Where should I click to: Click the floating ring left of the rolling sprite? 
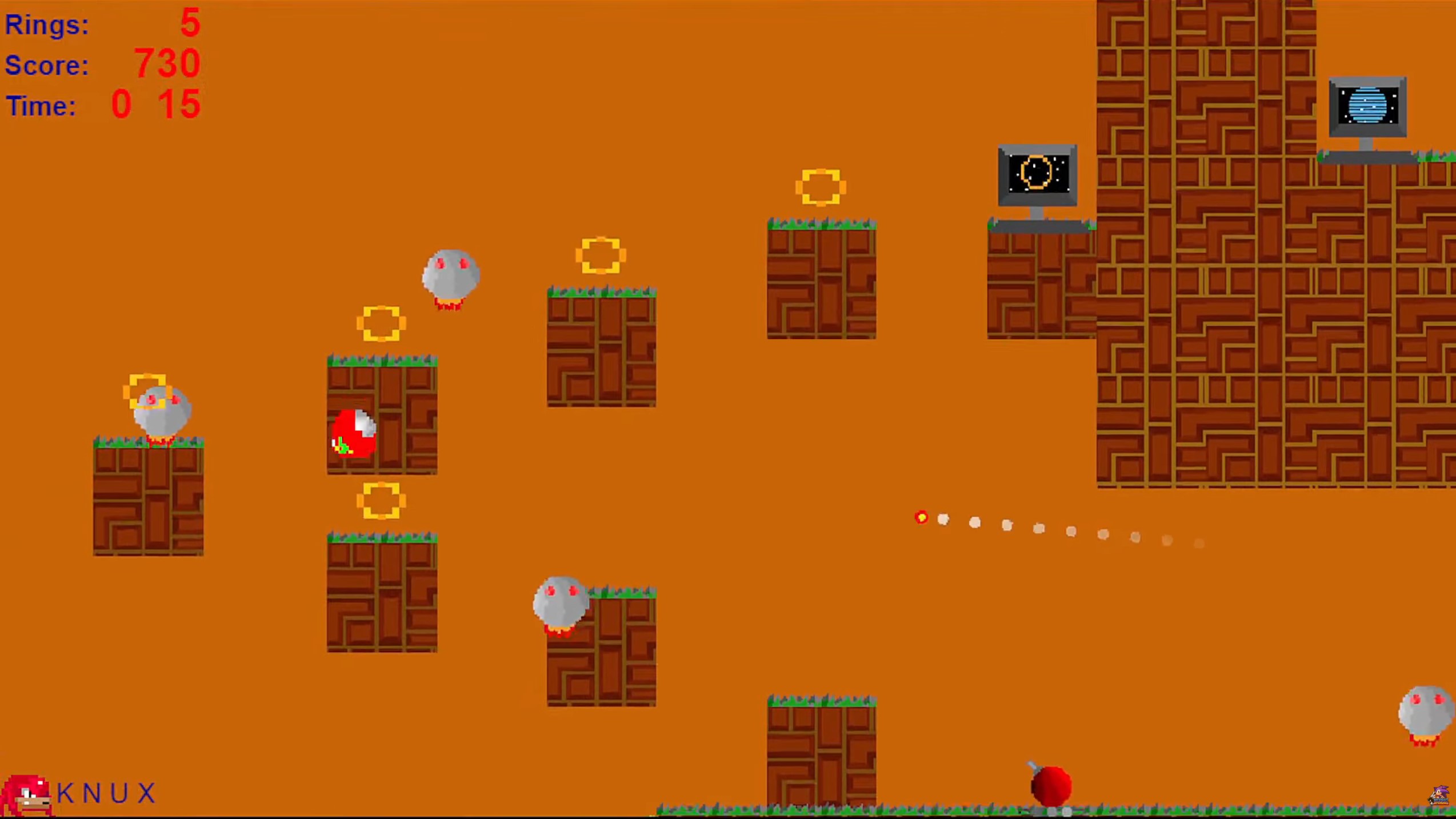382,323
